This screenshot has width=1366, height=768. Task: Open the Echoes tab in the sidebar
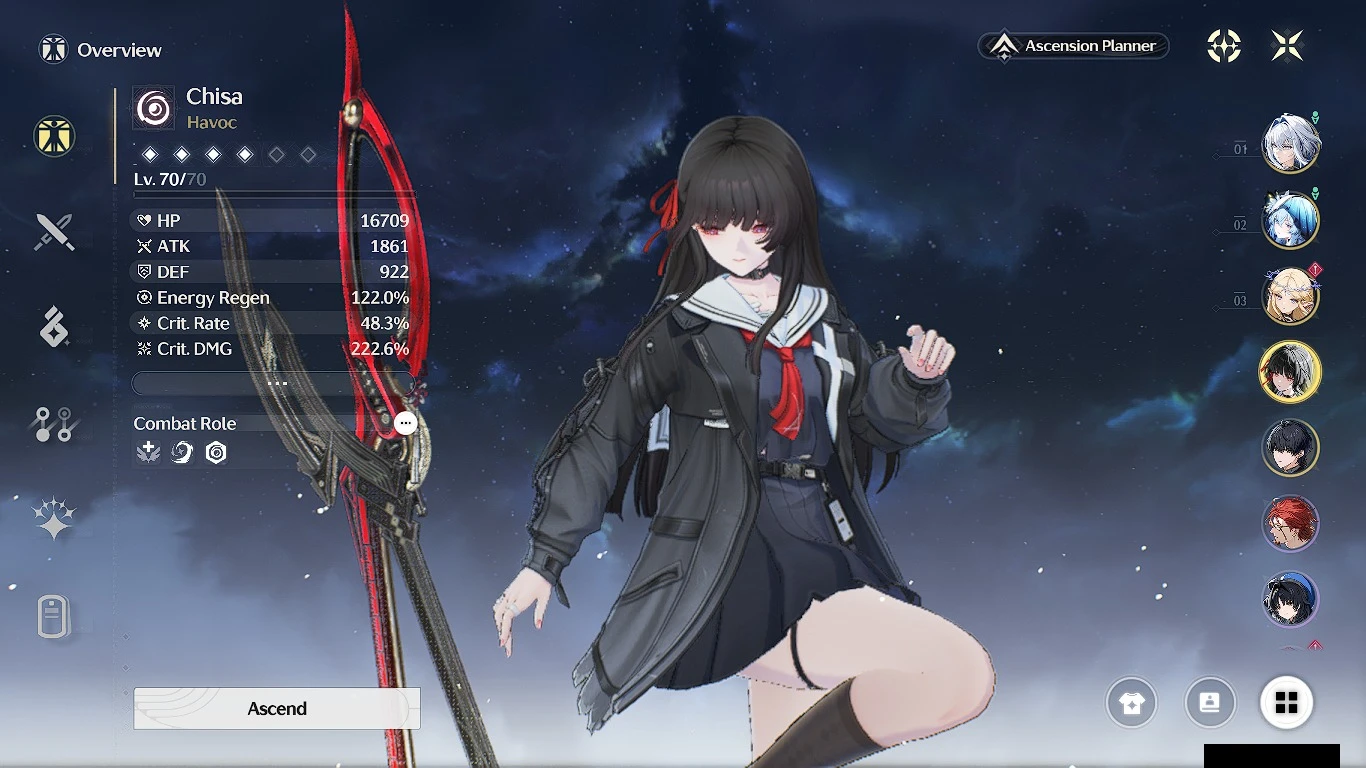pos(54,327)
